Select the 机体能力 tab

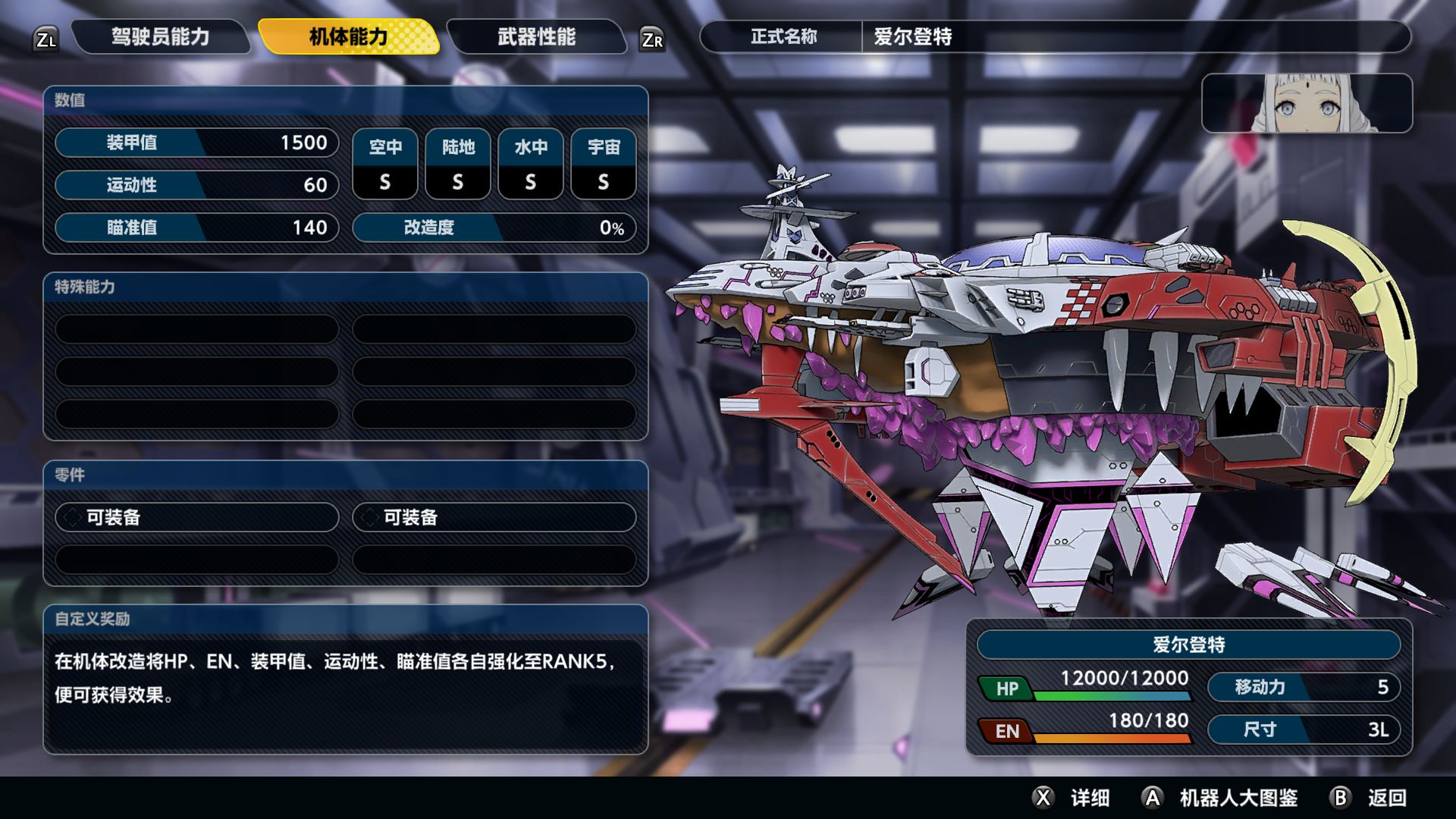pos(348,37)
